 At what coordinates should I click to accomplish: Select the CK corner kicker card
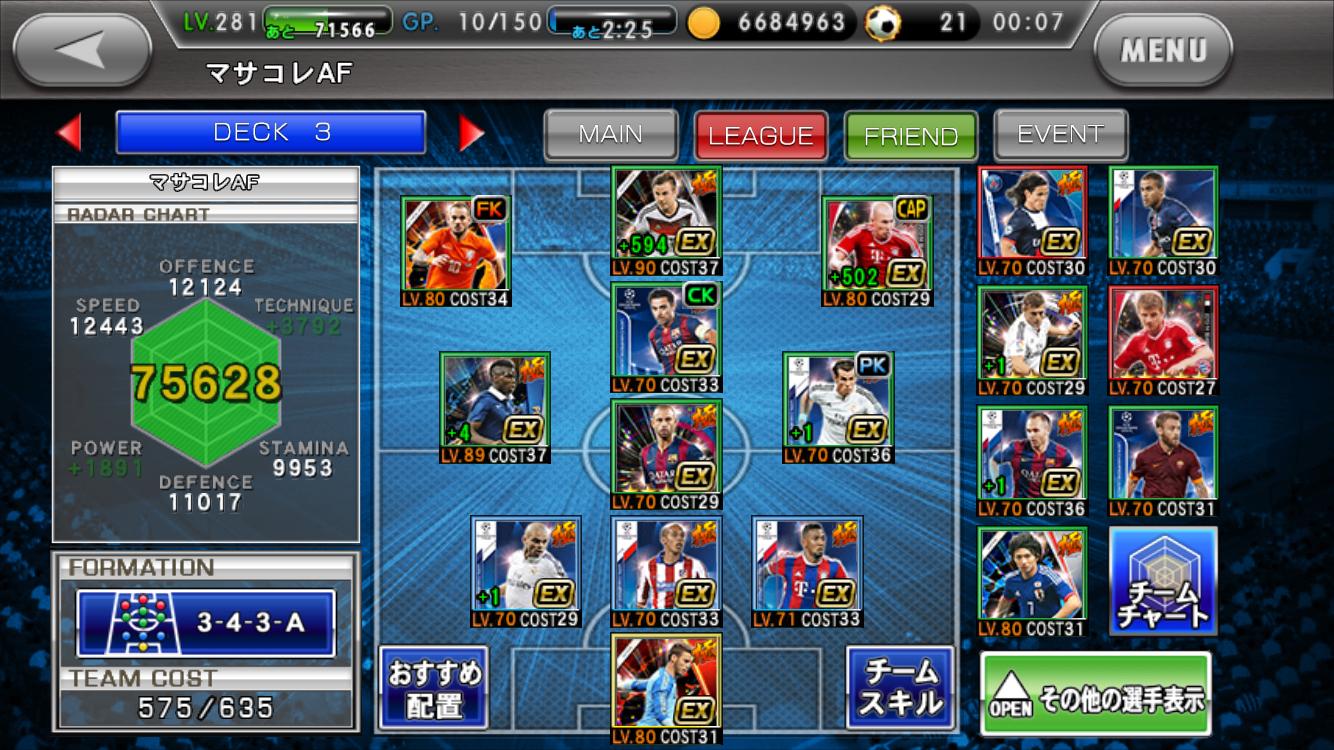click(x=666, y=336)
